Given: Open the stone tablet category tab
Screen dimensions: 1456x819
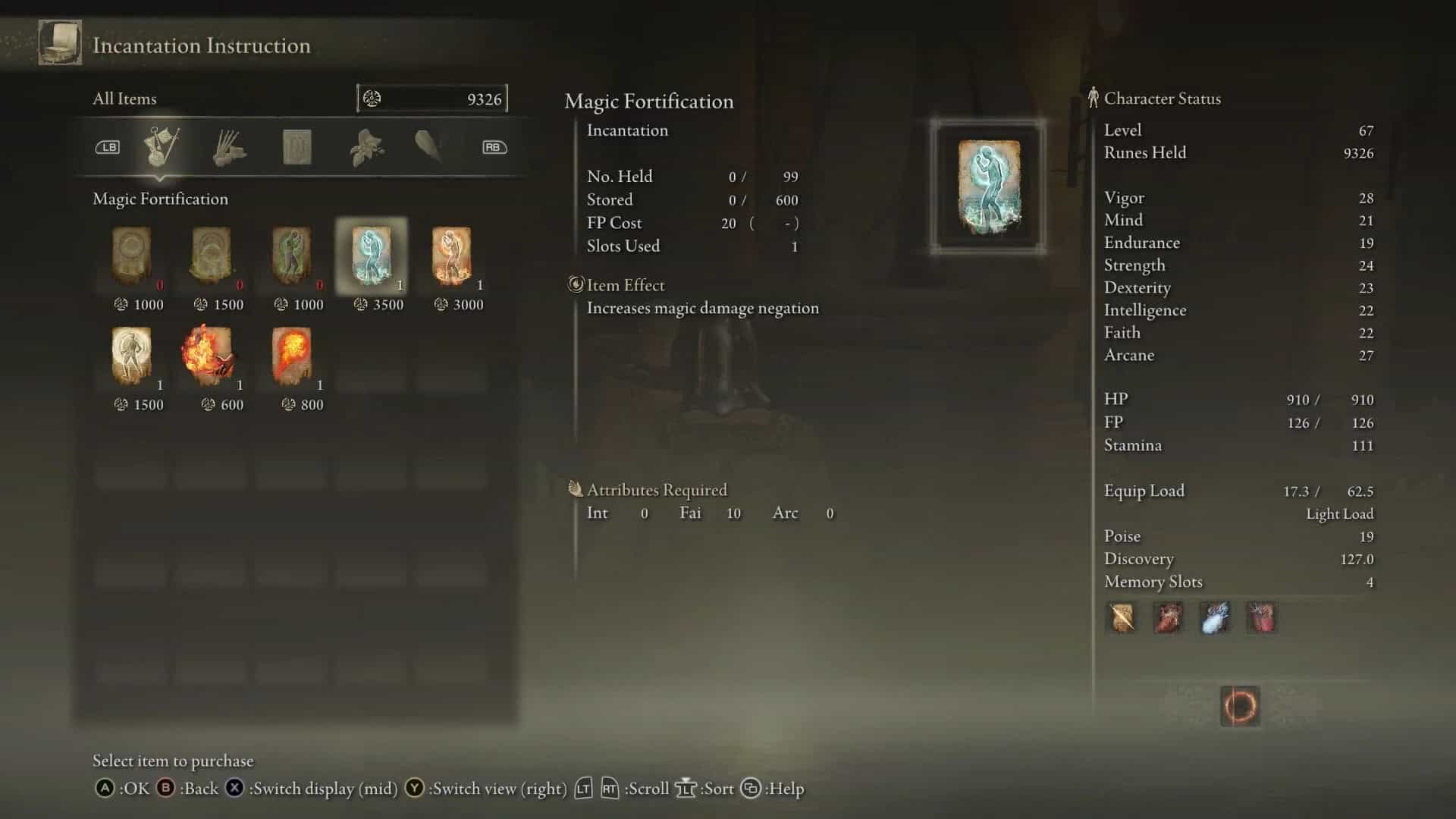Looking at the screenshot, I should point(297,147).
